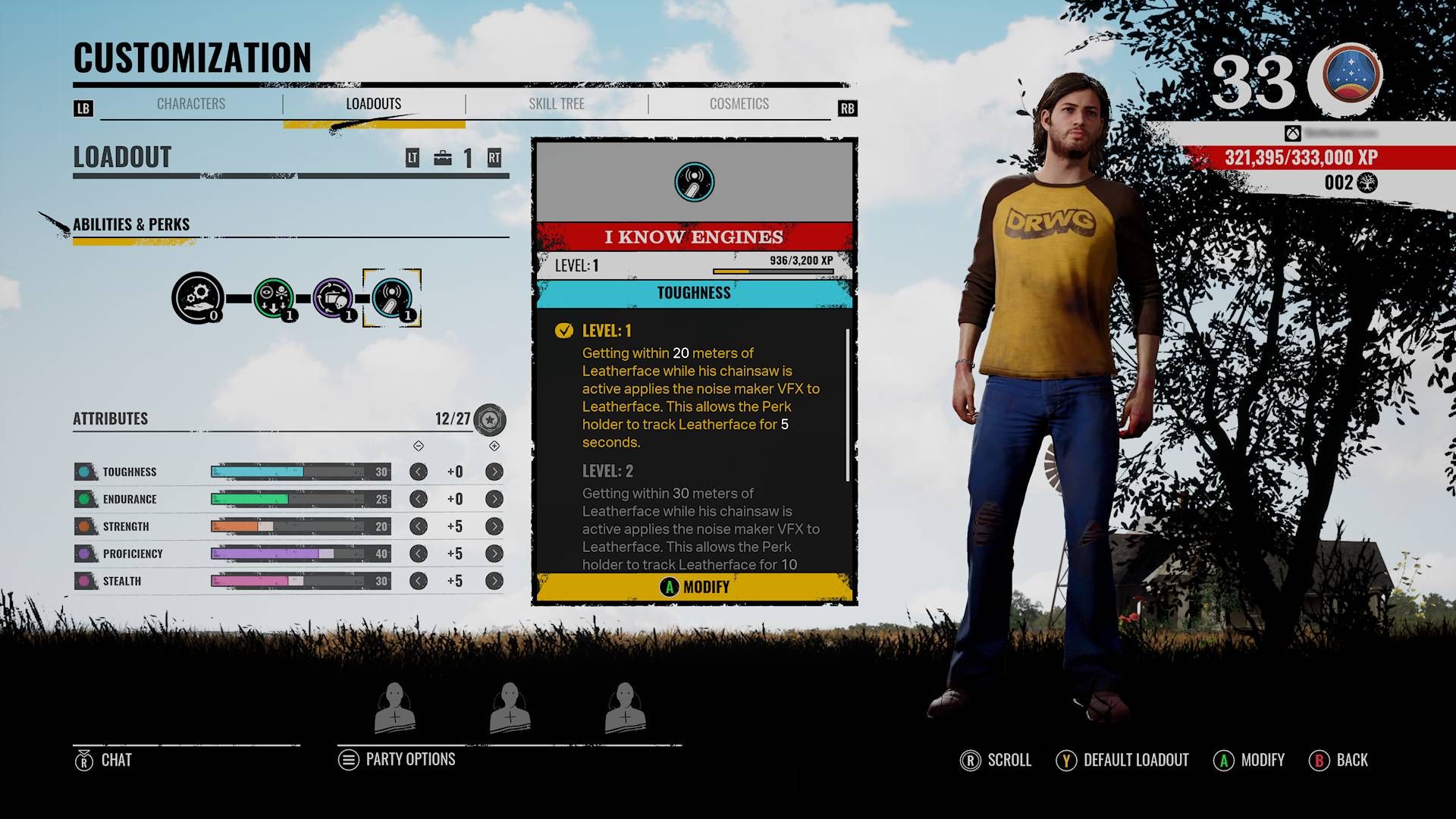
Task: Open Party Options
Action: (x=397, y=760)
